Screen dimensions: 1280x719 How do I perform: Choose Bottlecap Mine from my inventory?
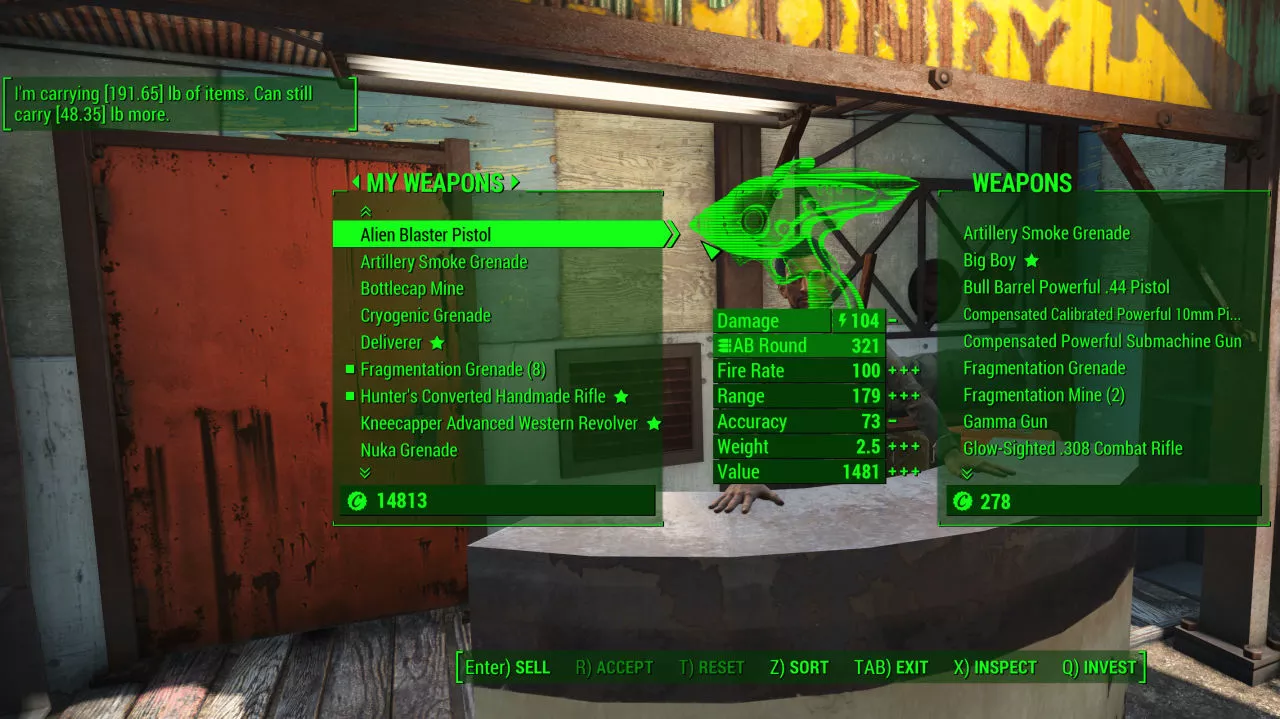click(x=412, y=289)
